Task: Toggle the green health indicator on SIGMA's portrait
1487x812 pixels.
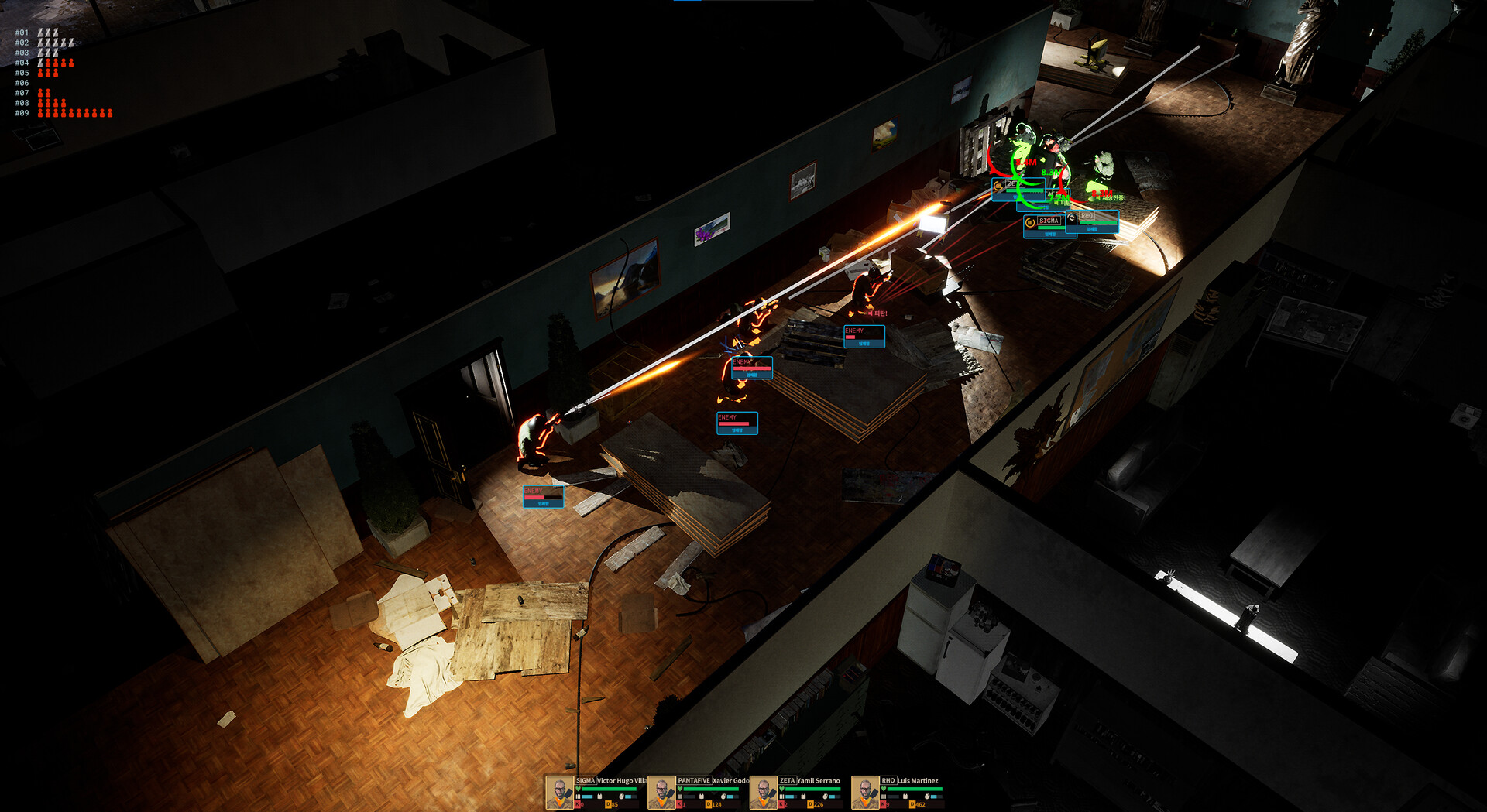Action: [x=578, y=790]
